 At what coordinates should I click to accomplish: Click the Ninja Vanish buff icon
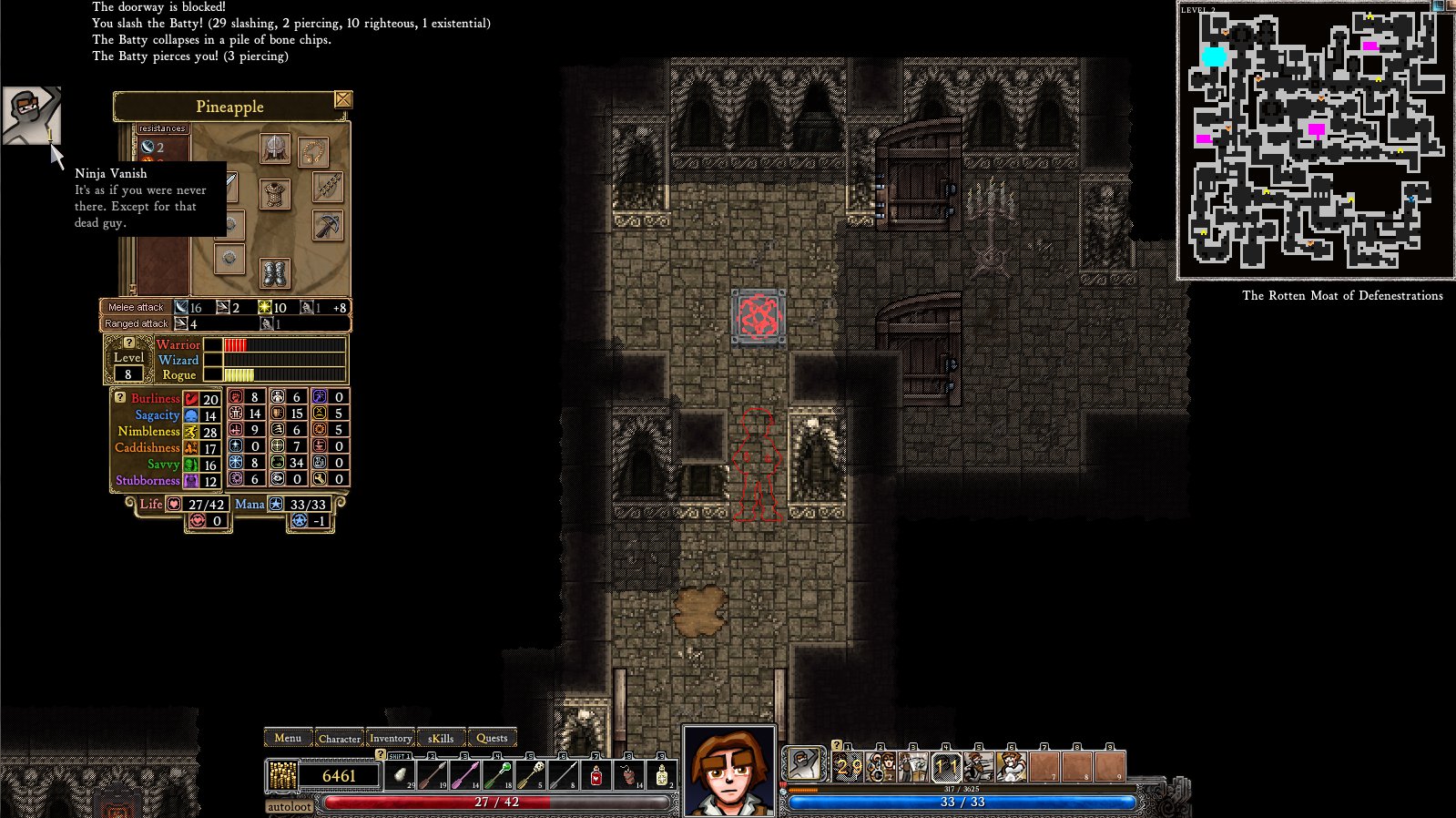(x=31, y=116)
